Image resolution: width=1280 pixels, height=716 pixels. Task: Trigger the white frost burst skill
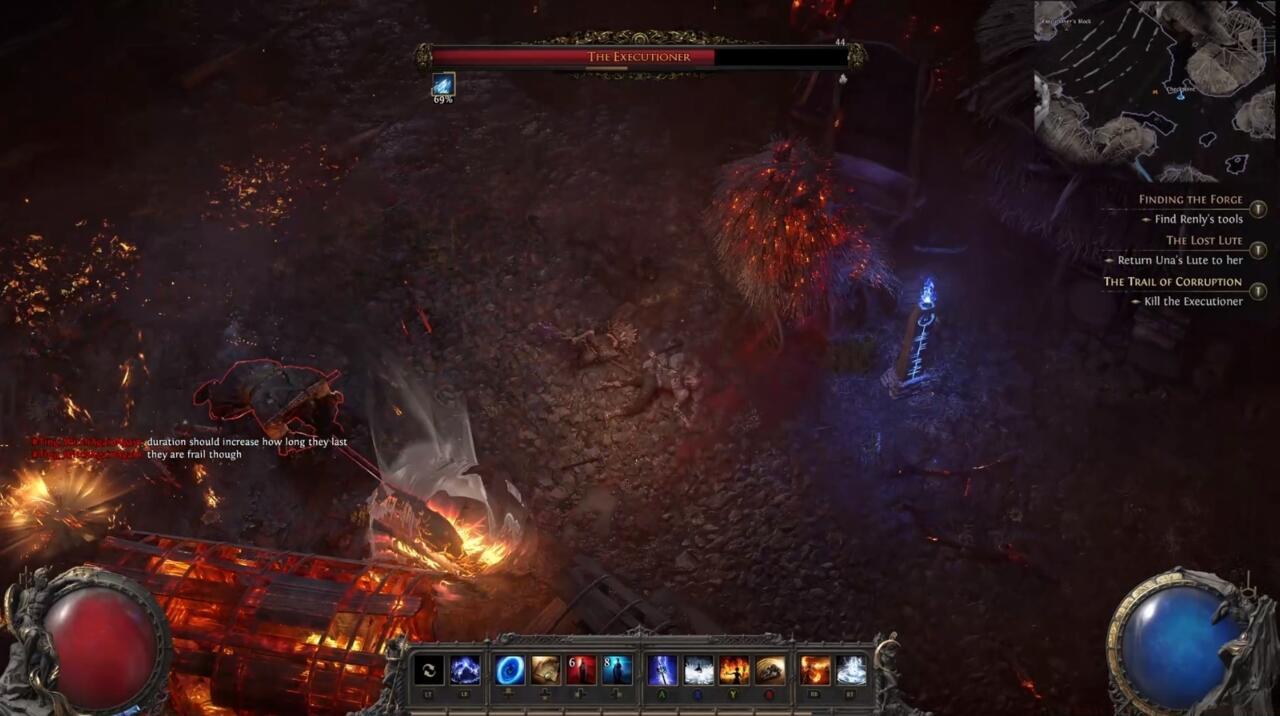click(698, 670)
